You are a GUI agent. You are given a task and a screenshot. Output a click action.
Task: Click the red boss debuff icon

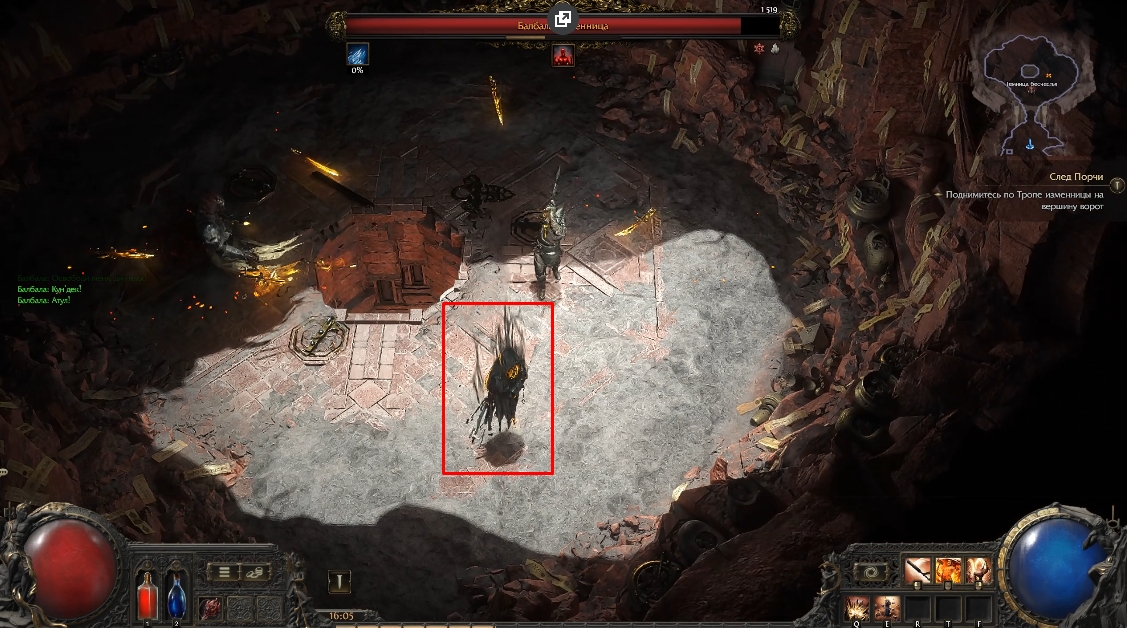click(564, 54)
